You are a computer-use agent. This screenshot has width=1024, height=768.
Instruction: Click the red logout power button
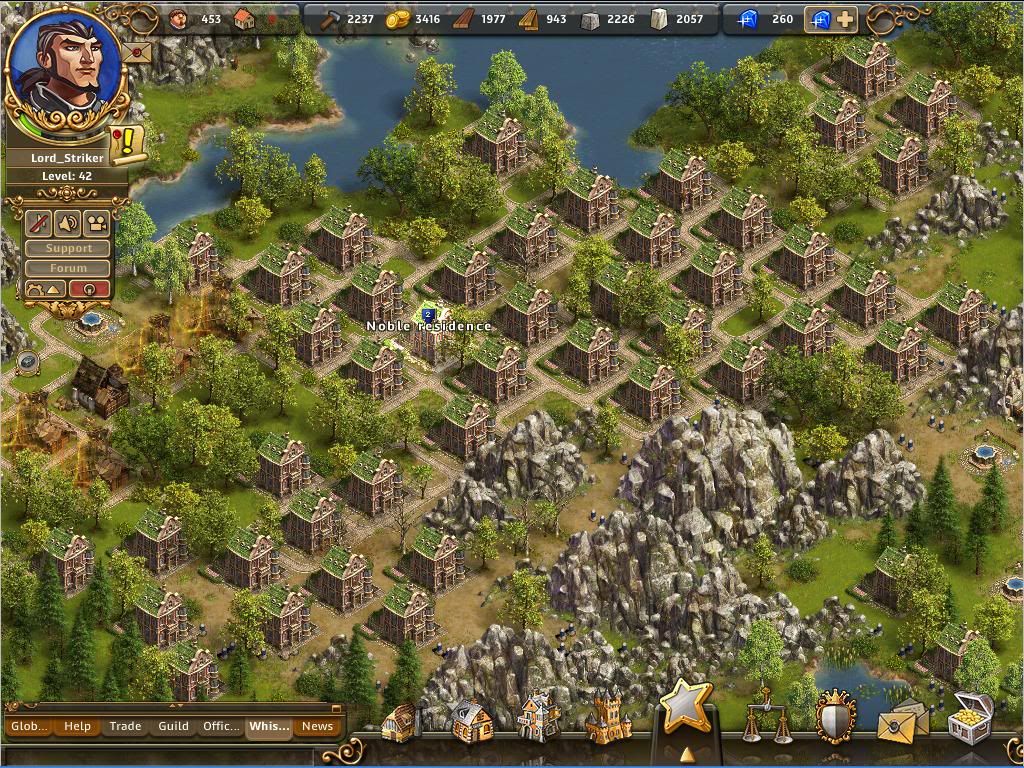pos(89,289)
